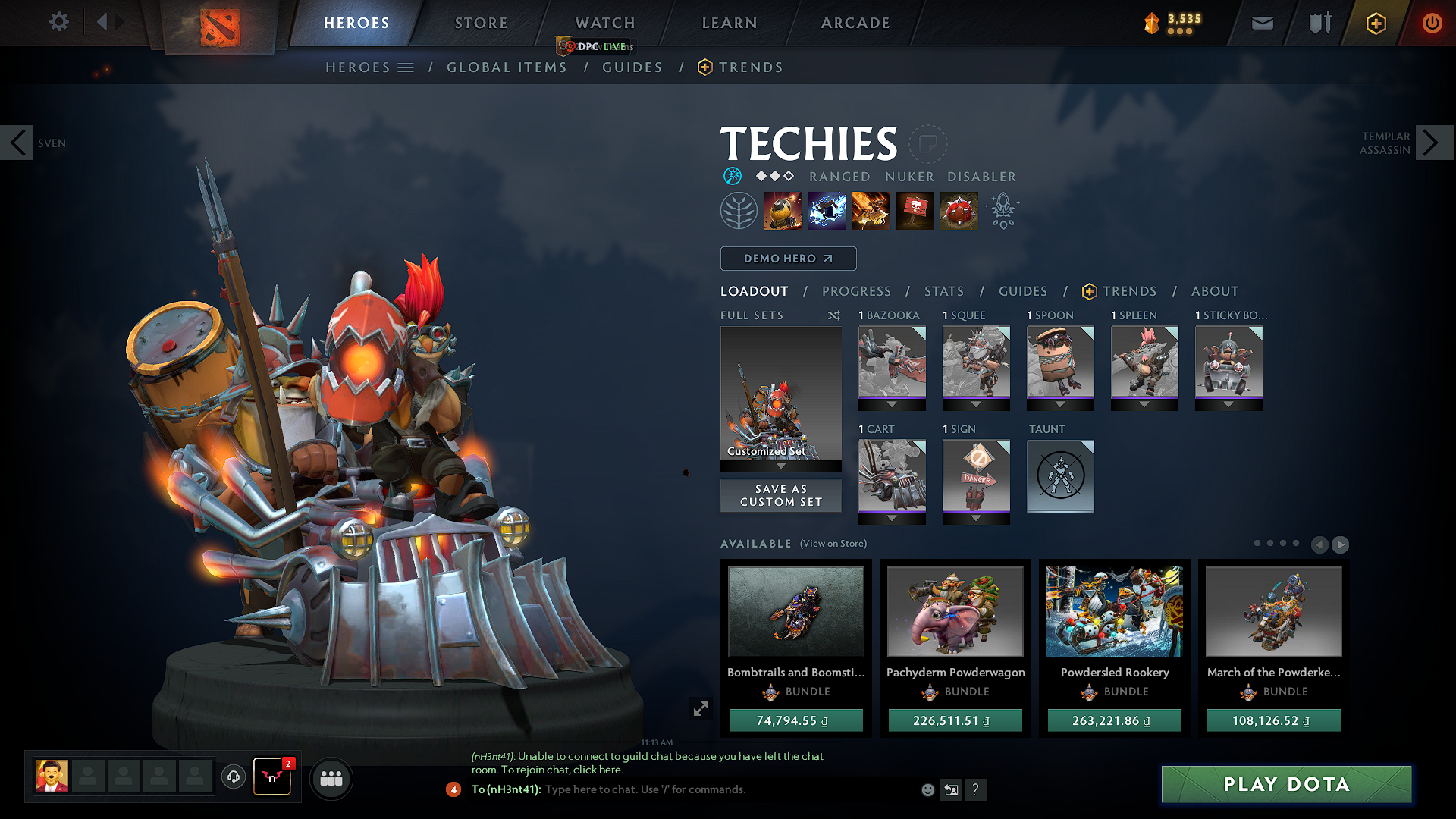This screenshot has width=1456, height=819.
Task: Open the Heroes hamburger menu
Action: point(407,67)
